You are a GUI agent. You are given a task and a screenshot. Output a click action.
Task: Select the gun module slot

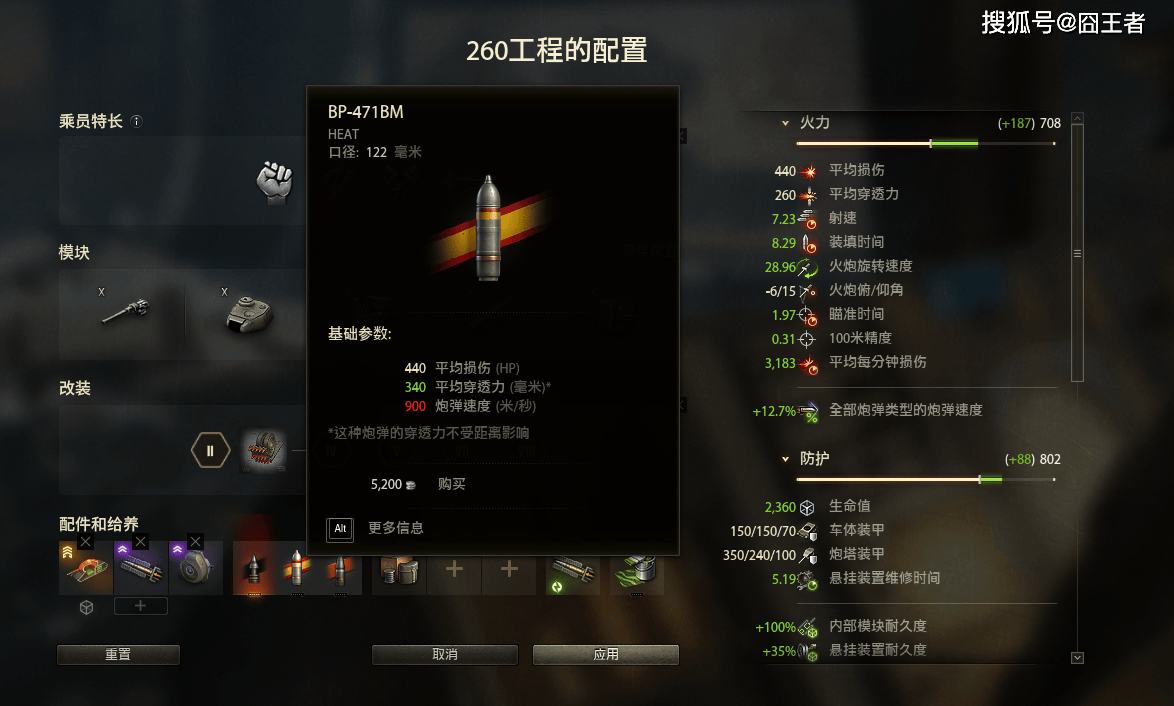(126, 311)
